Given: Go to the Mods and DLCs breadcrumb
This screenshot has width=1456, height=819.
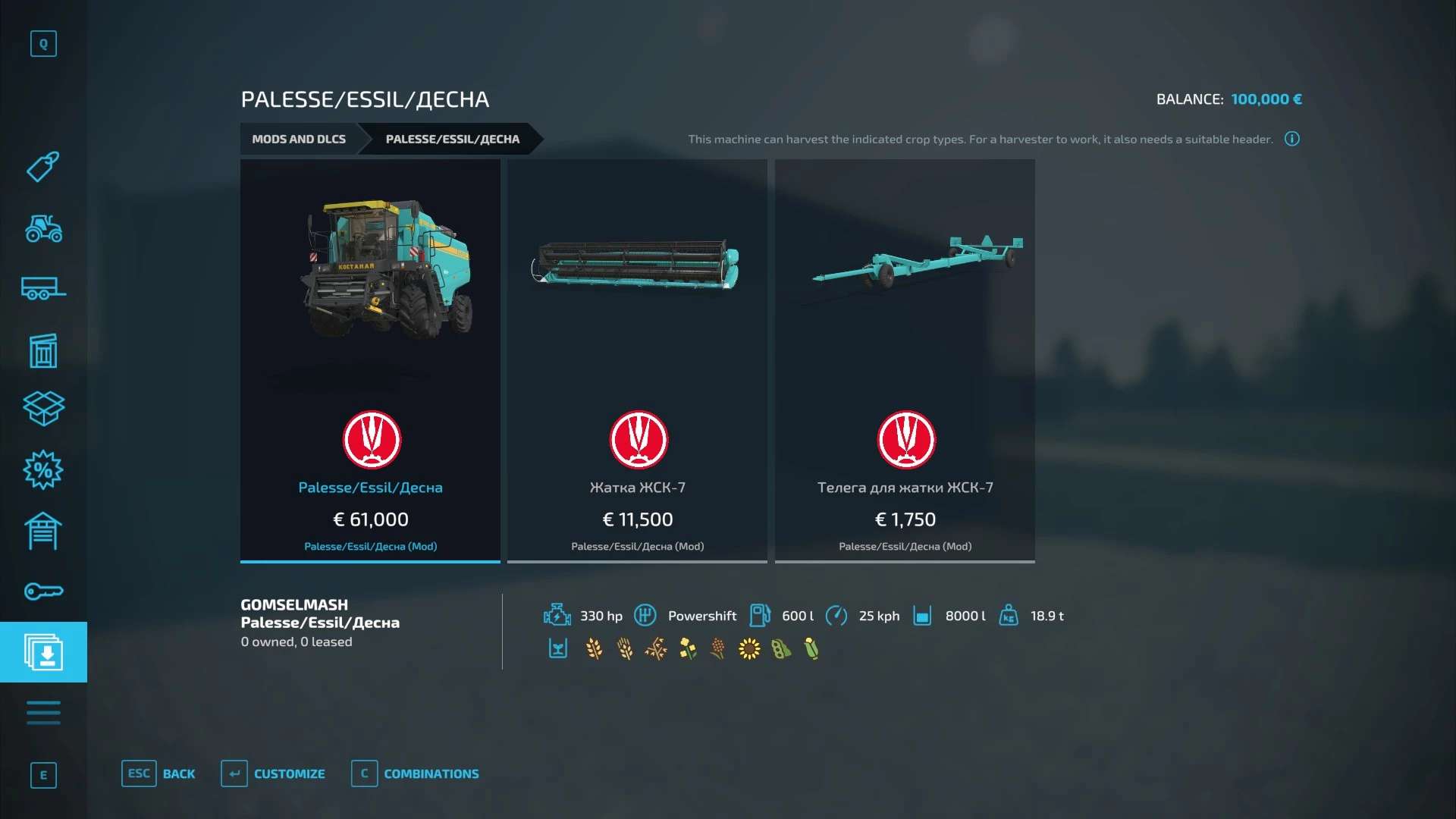Looking at the screenshot, I should [x=299, y=139].
